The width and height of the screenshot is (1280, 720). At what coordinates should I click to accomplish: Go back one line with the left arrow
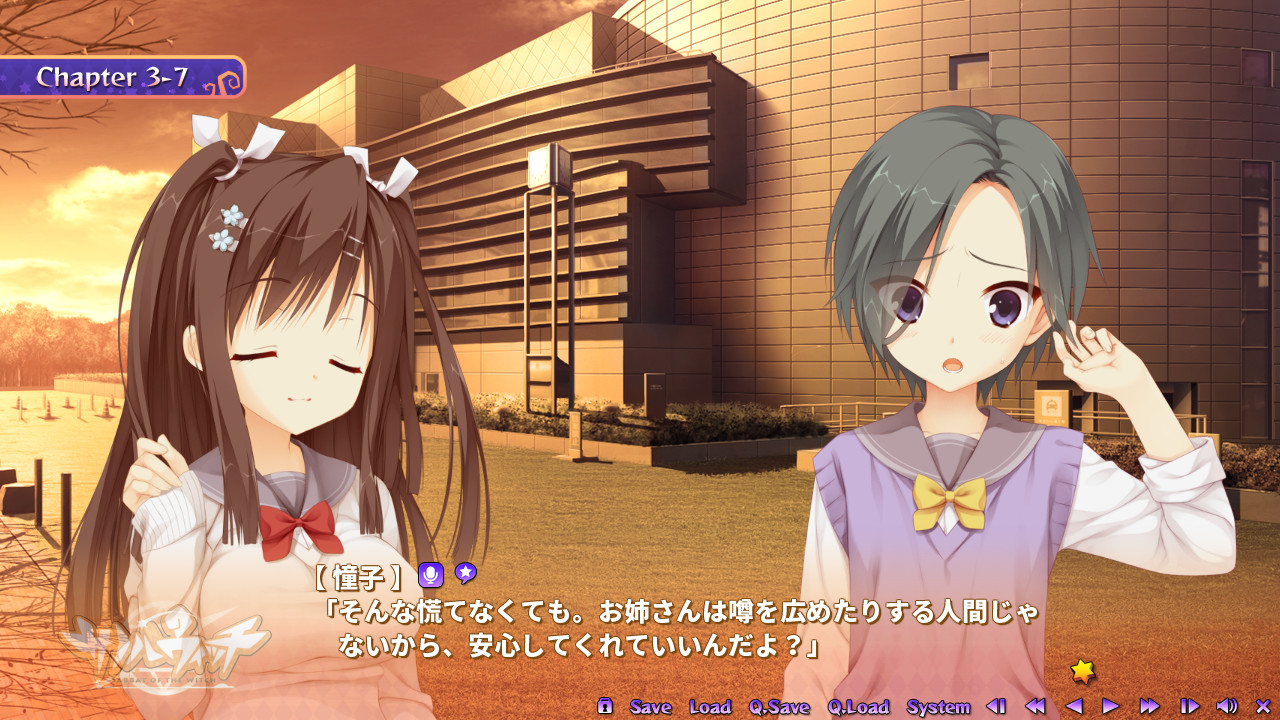[x=1074, y=706]
